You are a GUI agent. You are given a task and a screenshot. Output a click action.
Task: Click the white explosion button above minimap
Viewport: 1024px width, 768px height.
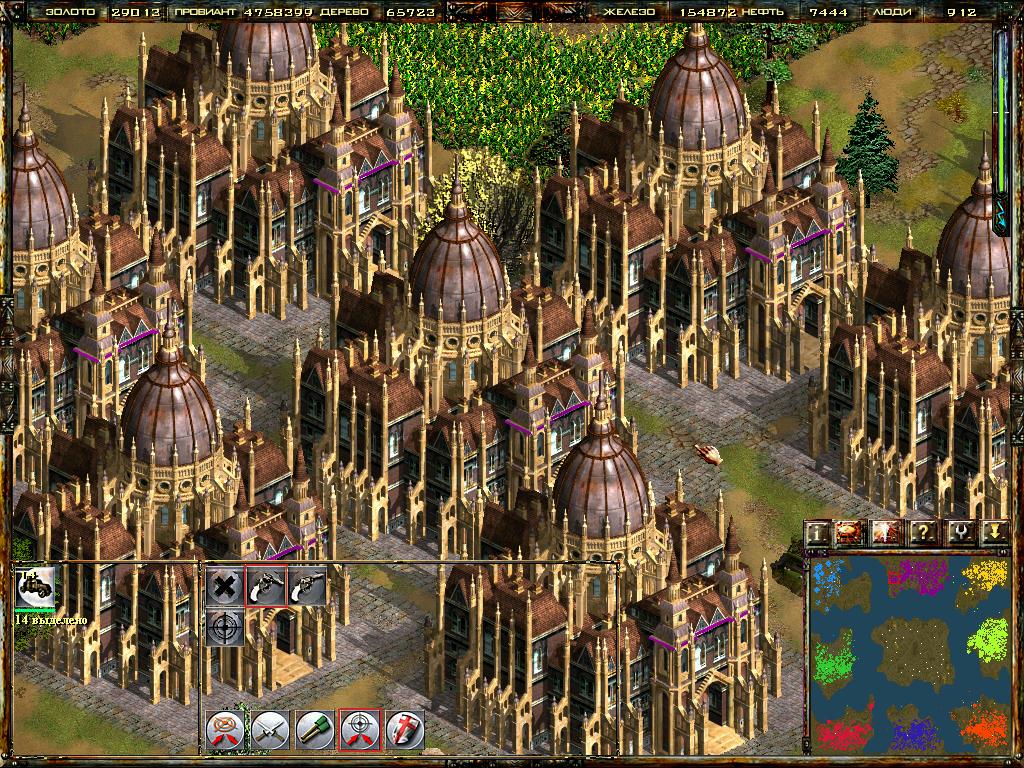887,533
